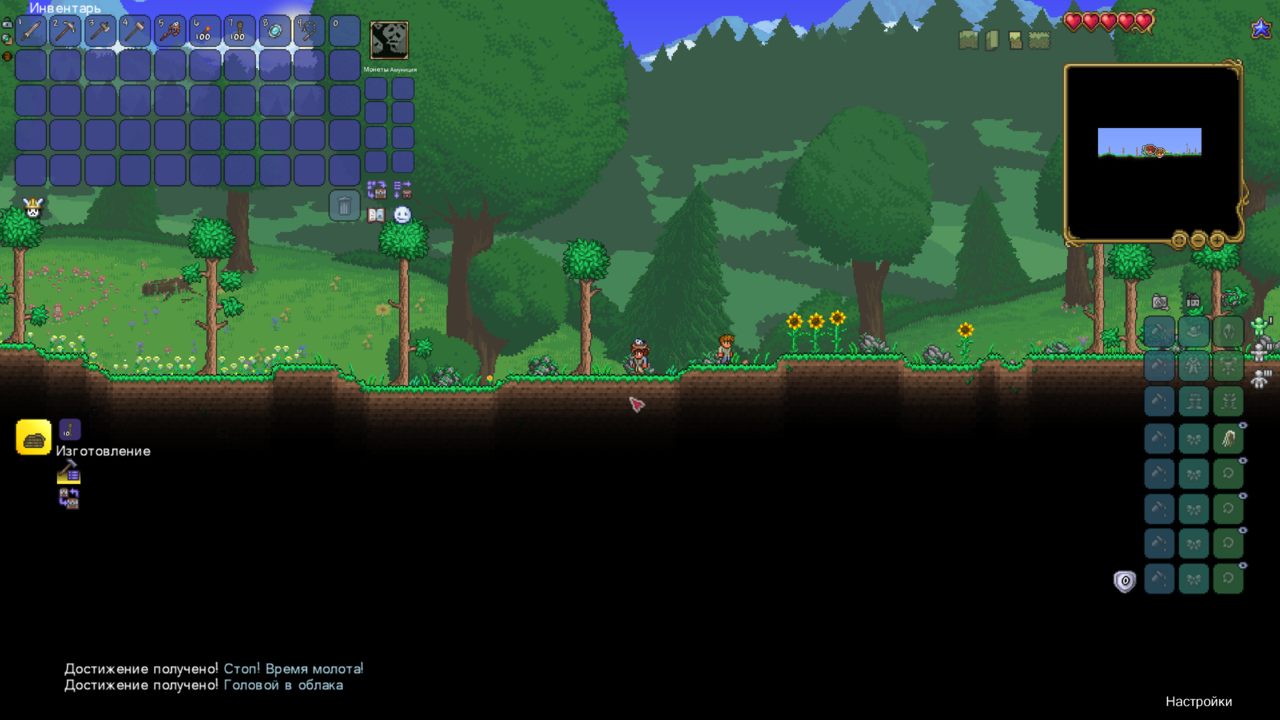Click the leftmost buff icon under the hearts
1280x720 pixels.
[x=967, y=40]
